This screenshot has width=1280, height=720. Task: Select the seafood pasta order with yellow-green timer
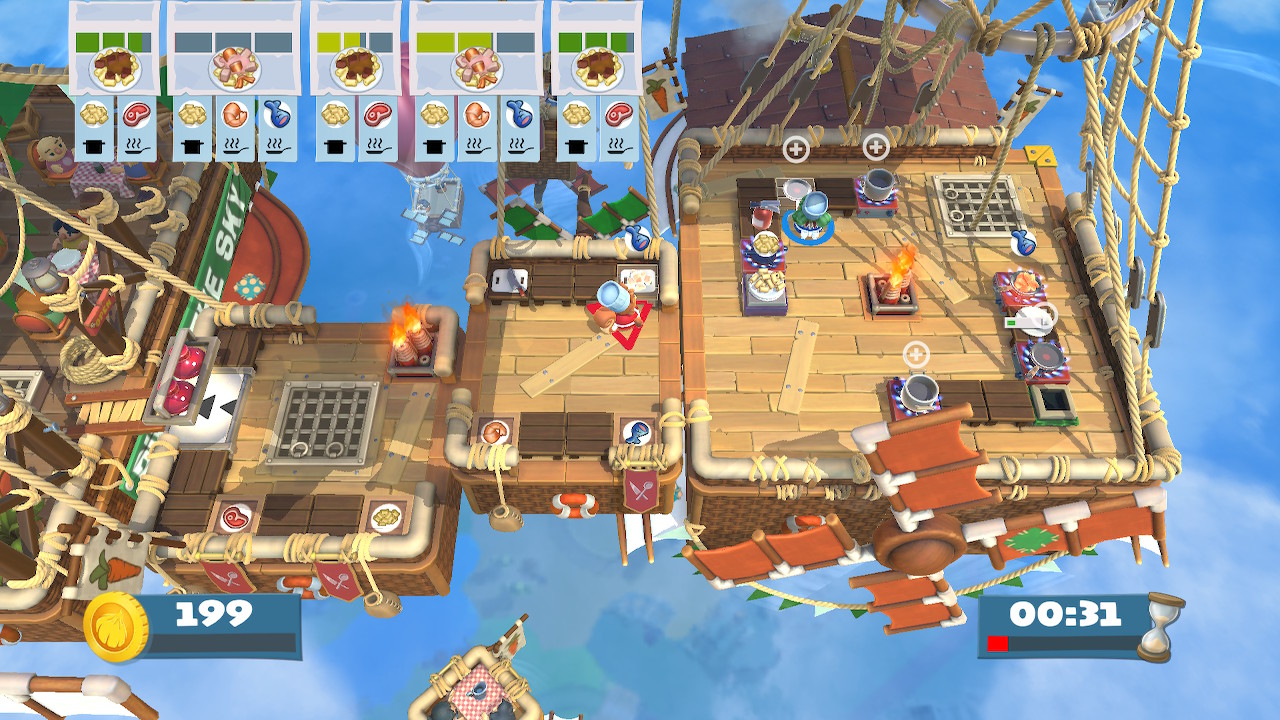click(x=476, y=67)
